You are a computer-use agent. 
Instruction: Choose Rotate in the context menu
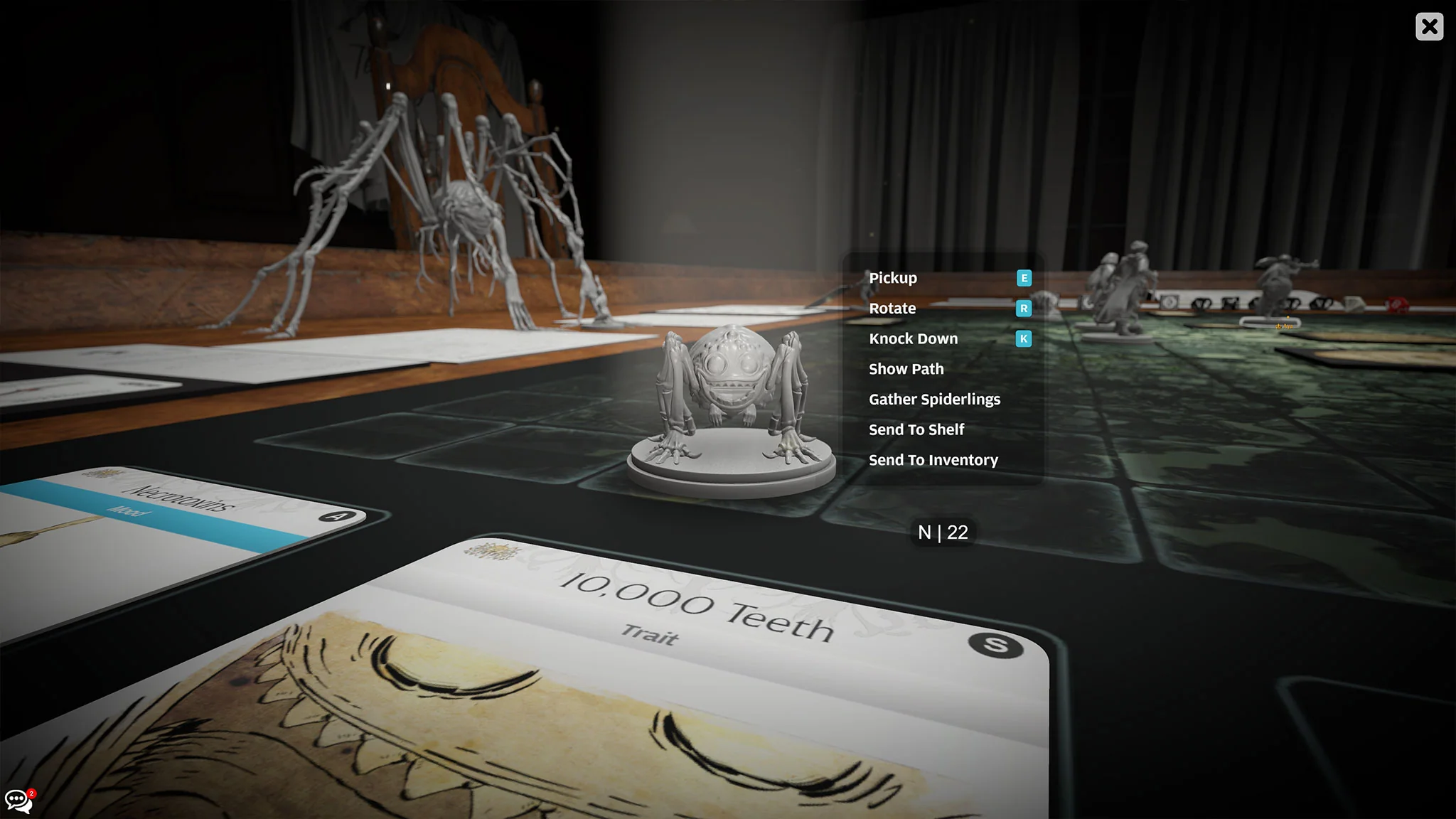point(892,309)
